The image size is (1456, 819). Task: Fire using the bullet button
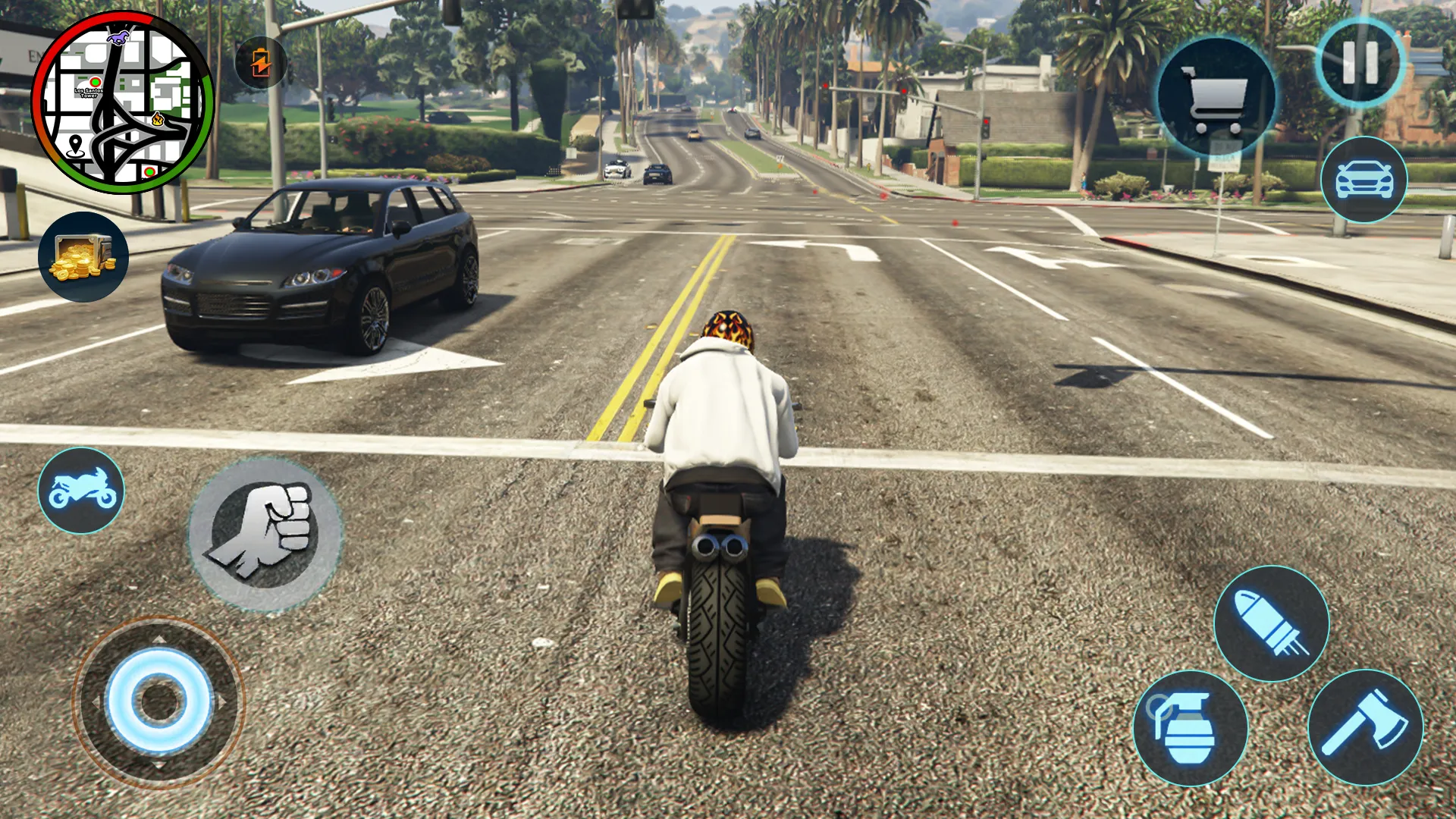coord(1272,623)
